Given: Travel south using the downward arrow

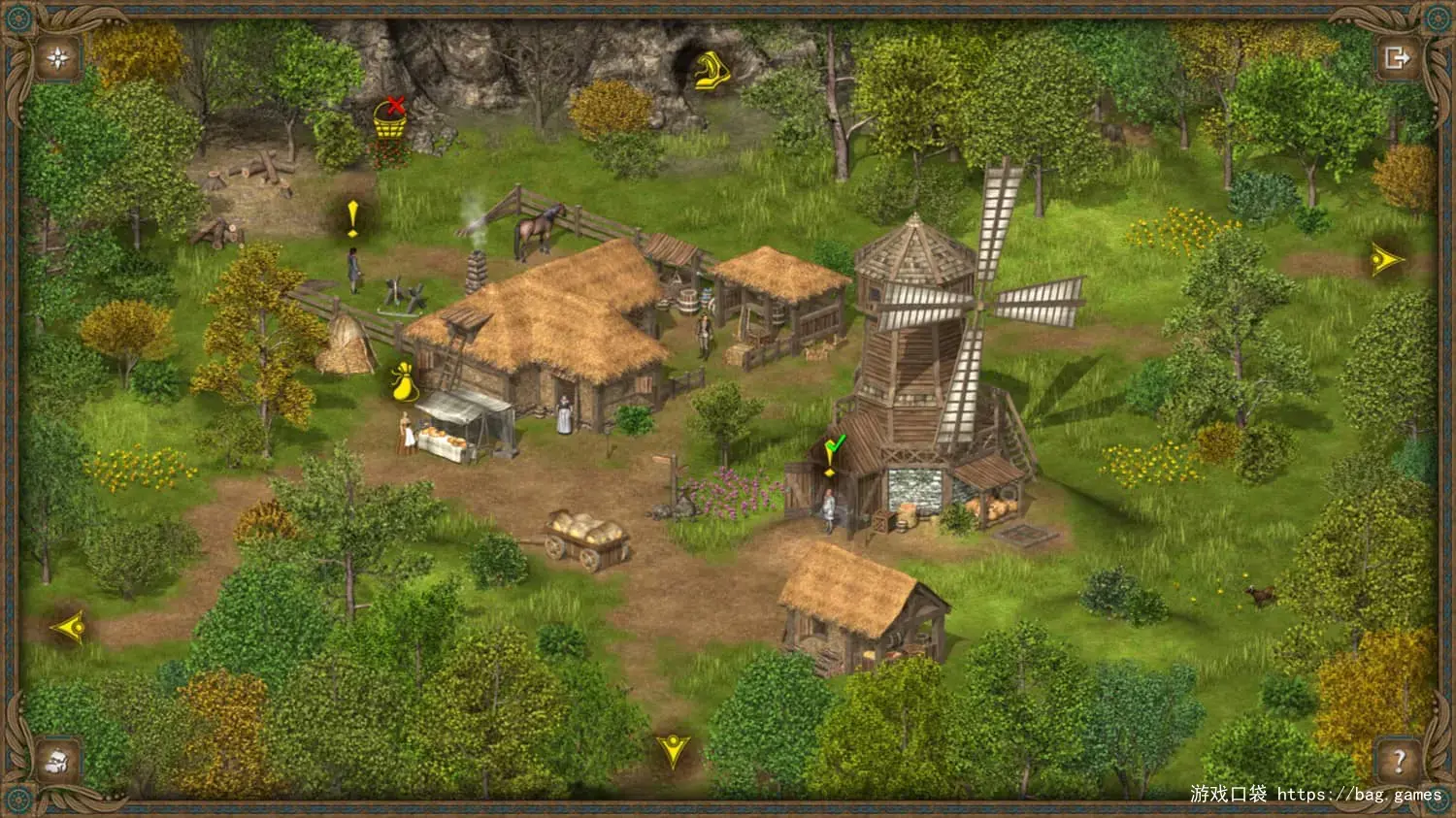Looking at the screenshot, I should (x=673, y=749).
